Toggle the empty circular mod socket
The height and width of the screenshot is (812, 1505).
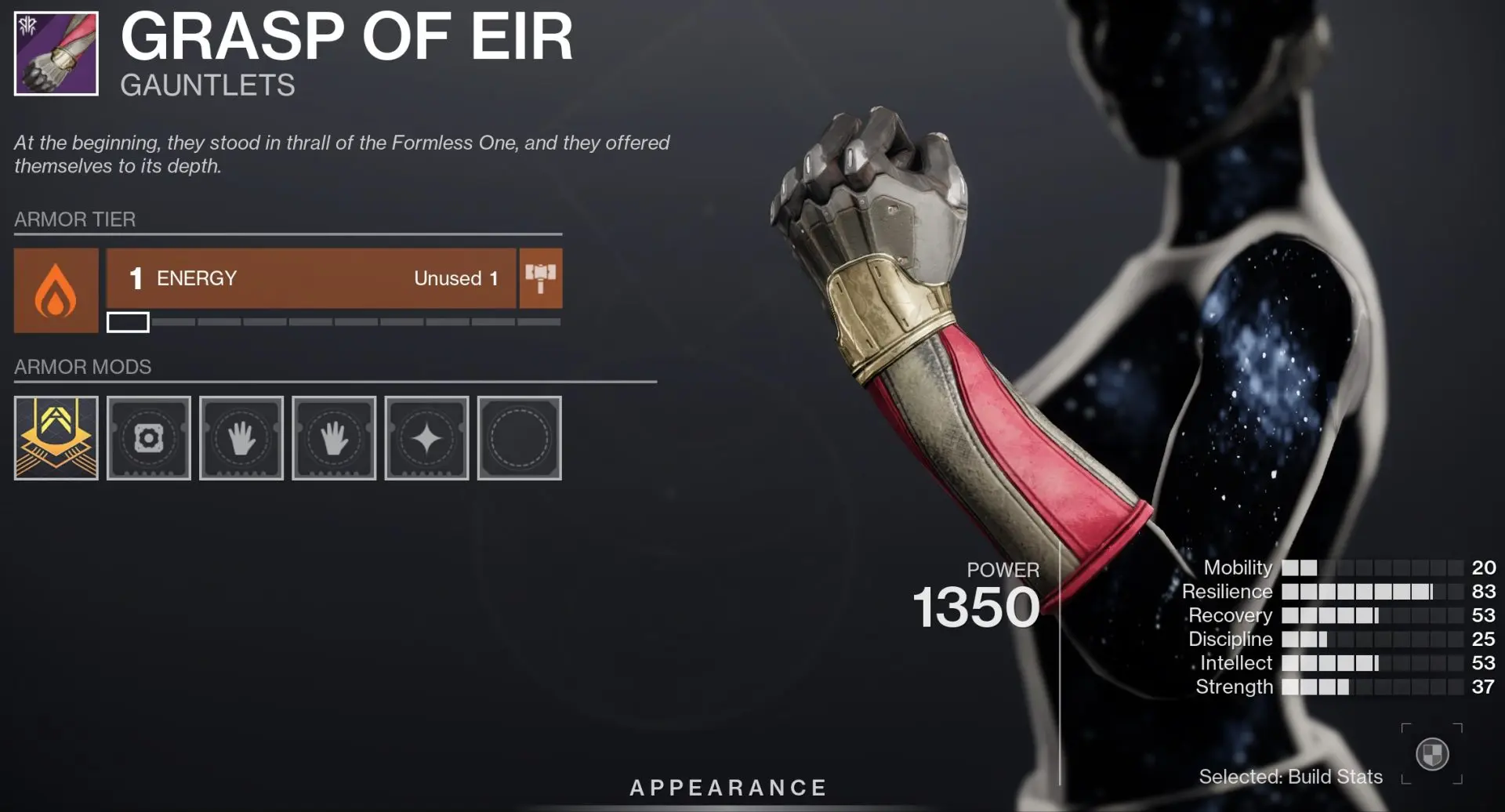(x=520, y=438)
